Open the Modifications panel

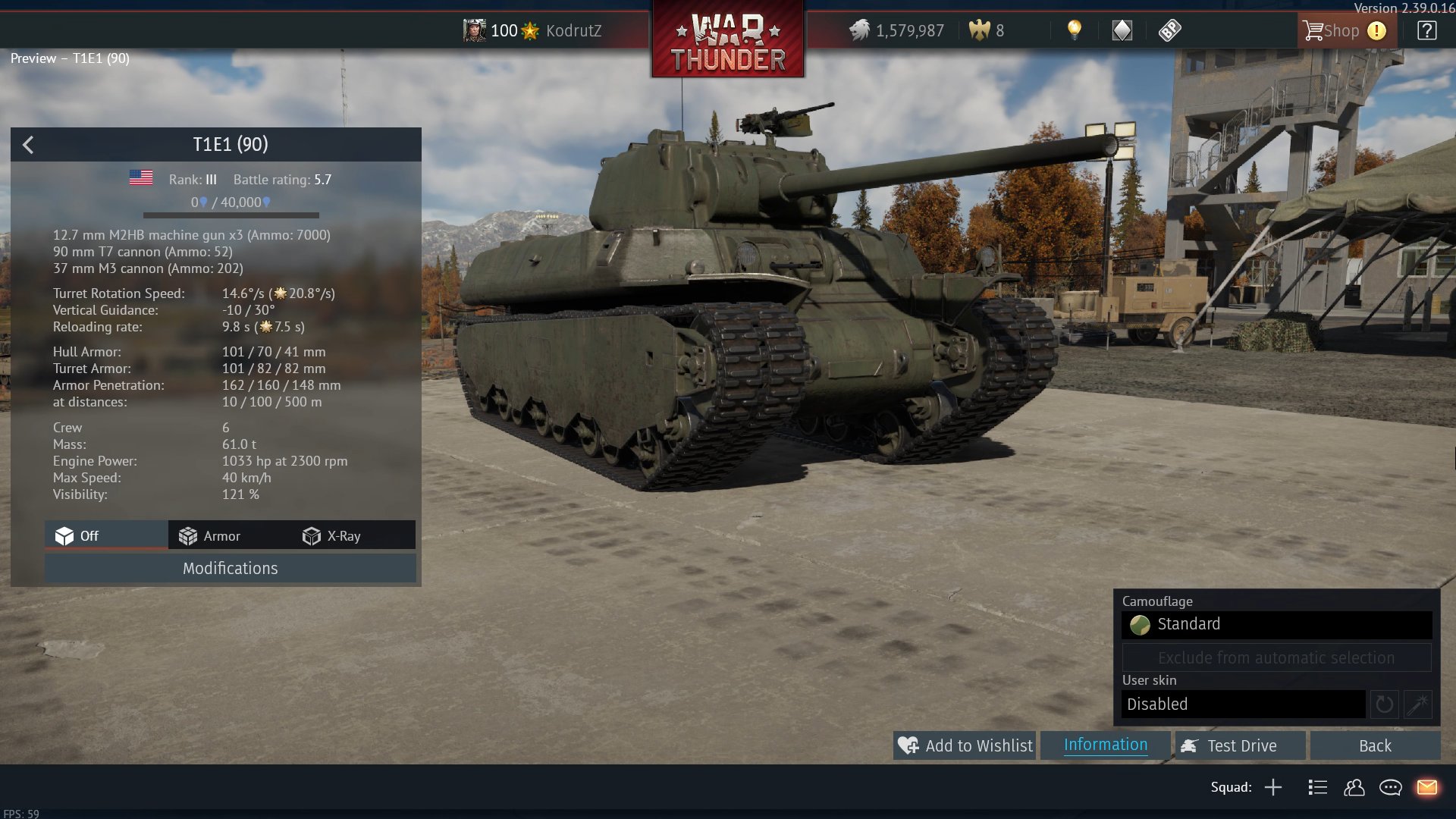pos(230,568)
